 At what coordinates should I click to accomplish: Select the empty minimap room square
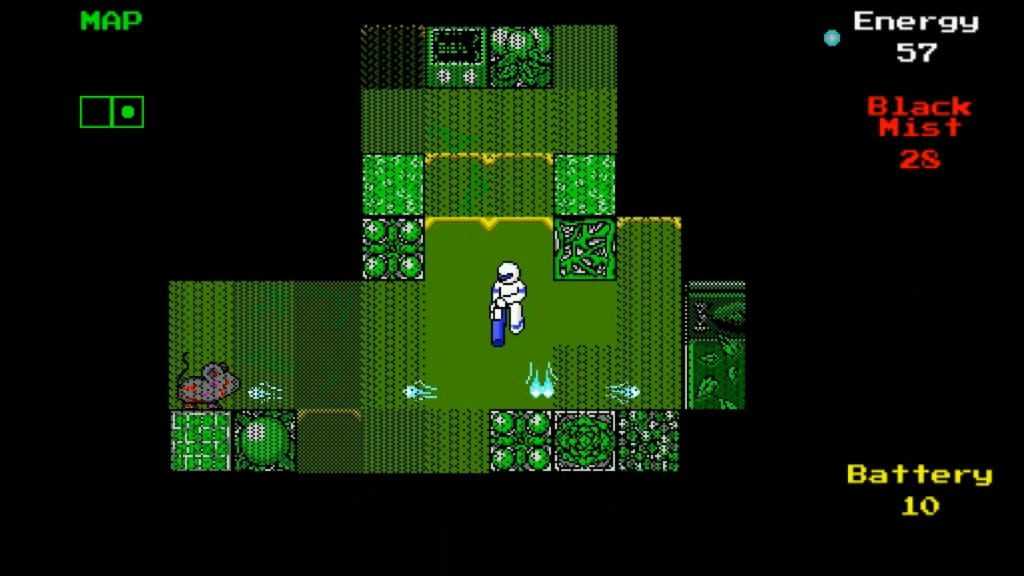click(x=96, y=112)
